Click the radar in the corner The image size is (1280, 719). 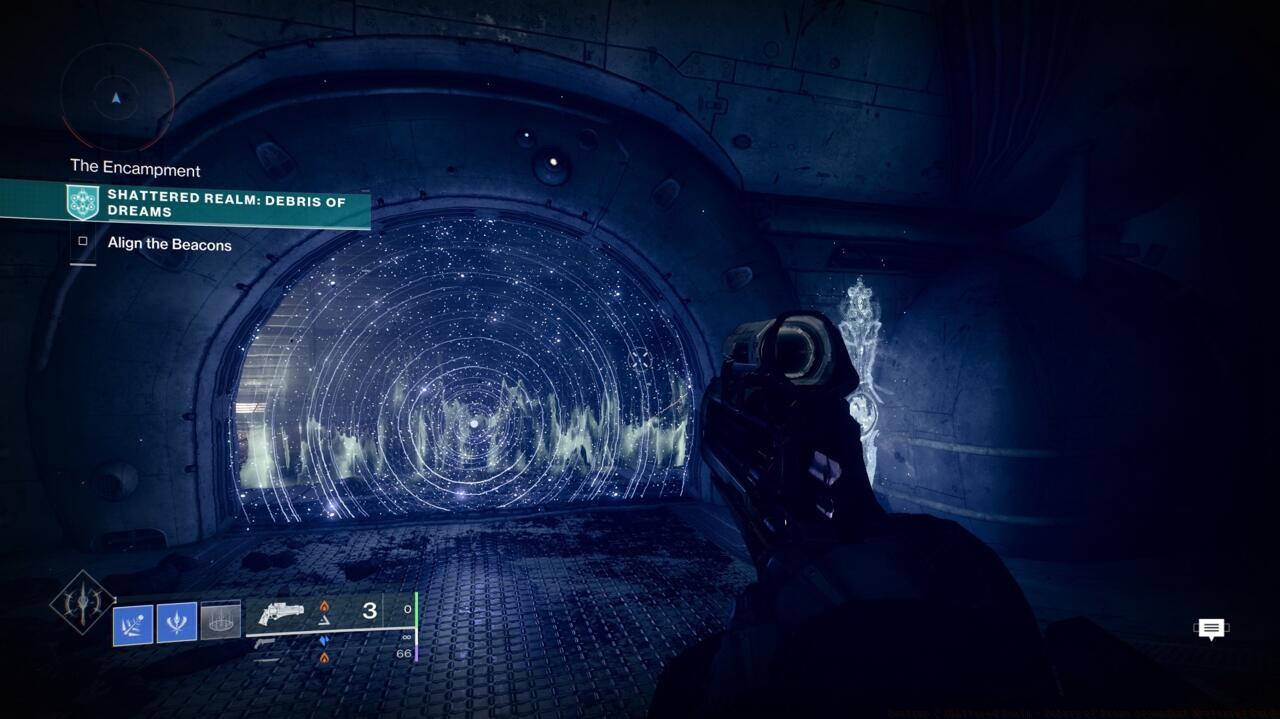(117, 98)
